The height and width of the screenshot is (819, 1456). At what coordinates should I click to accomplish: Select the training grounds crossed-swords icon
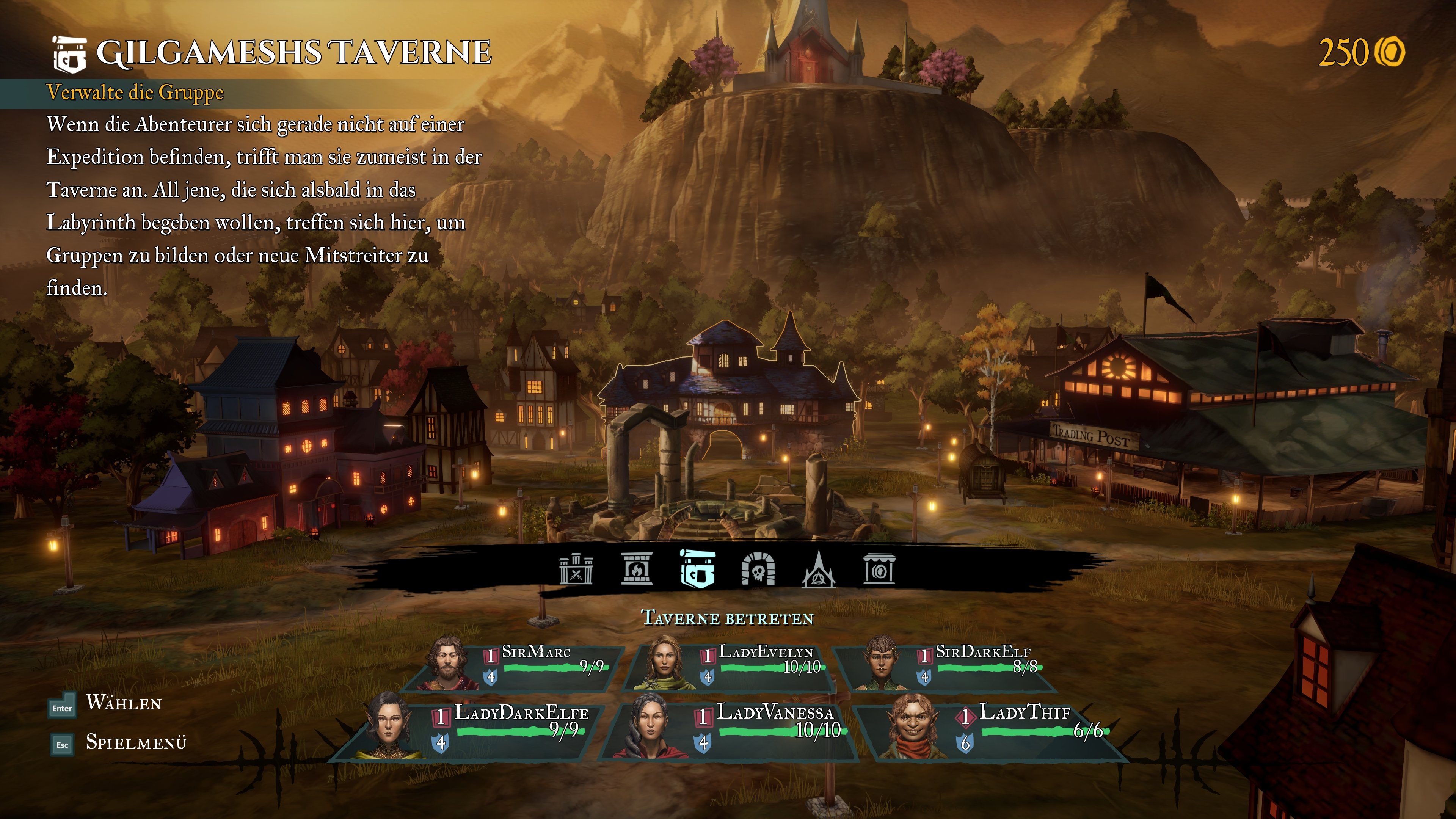[x=576, y=569]
